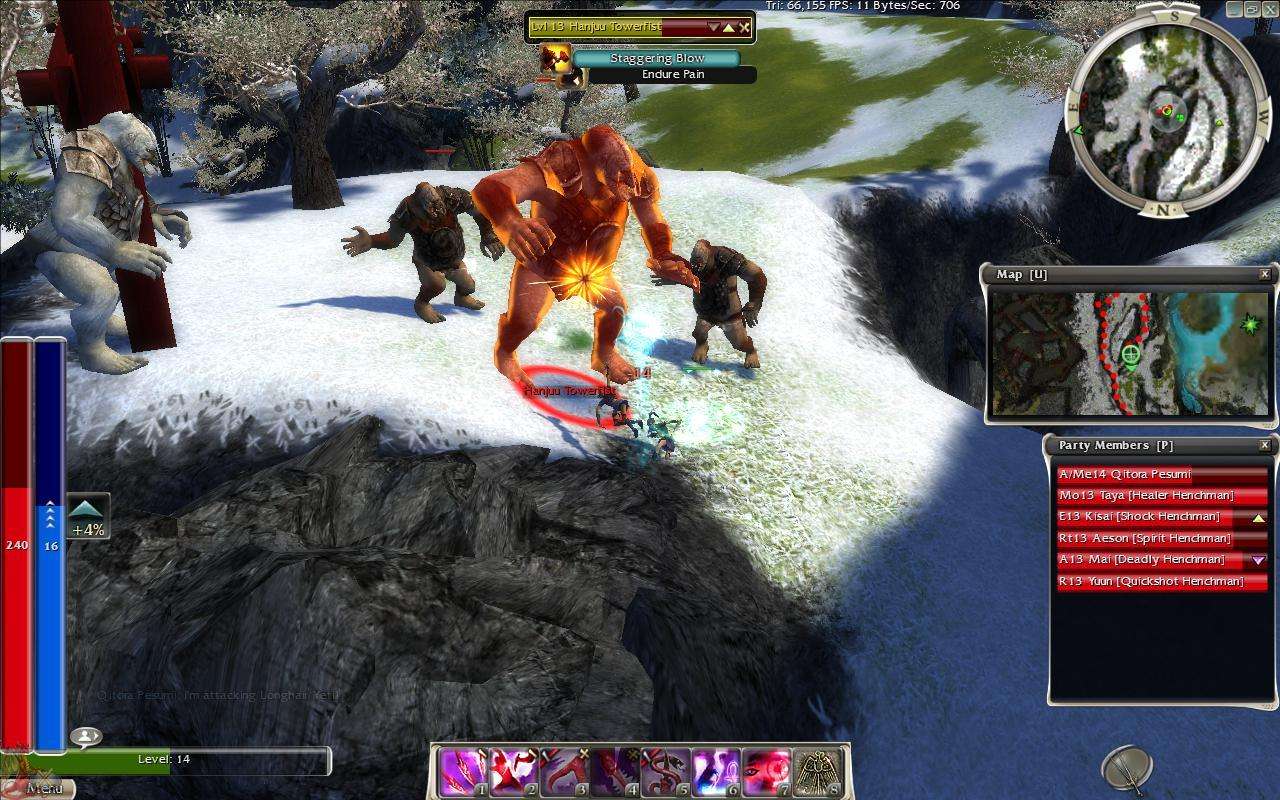The width and height of the screenshot is (1280, 800).
Task: Trigger skill slot 5 with the red serpent
Action: [x=666, y=772]
